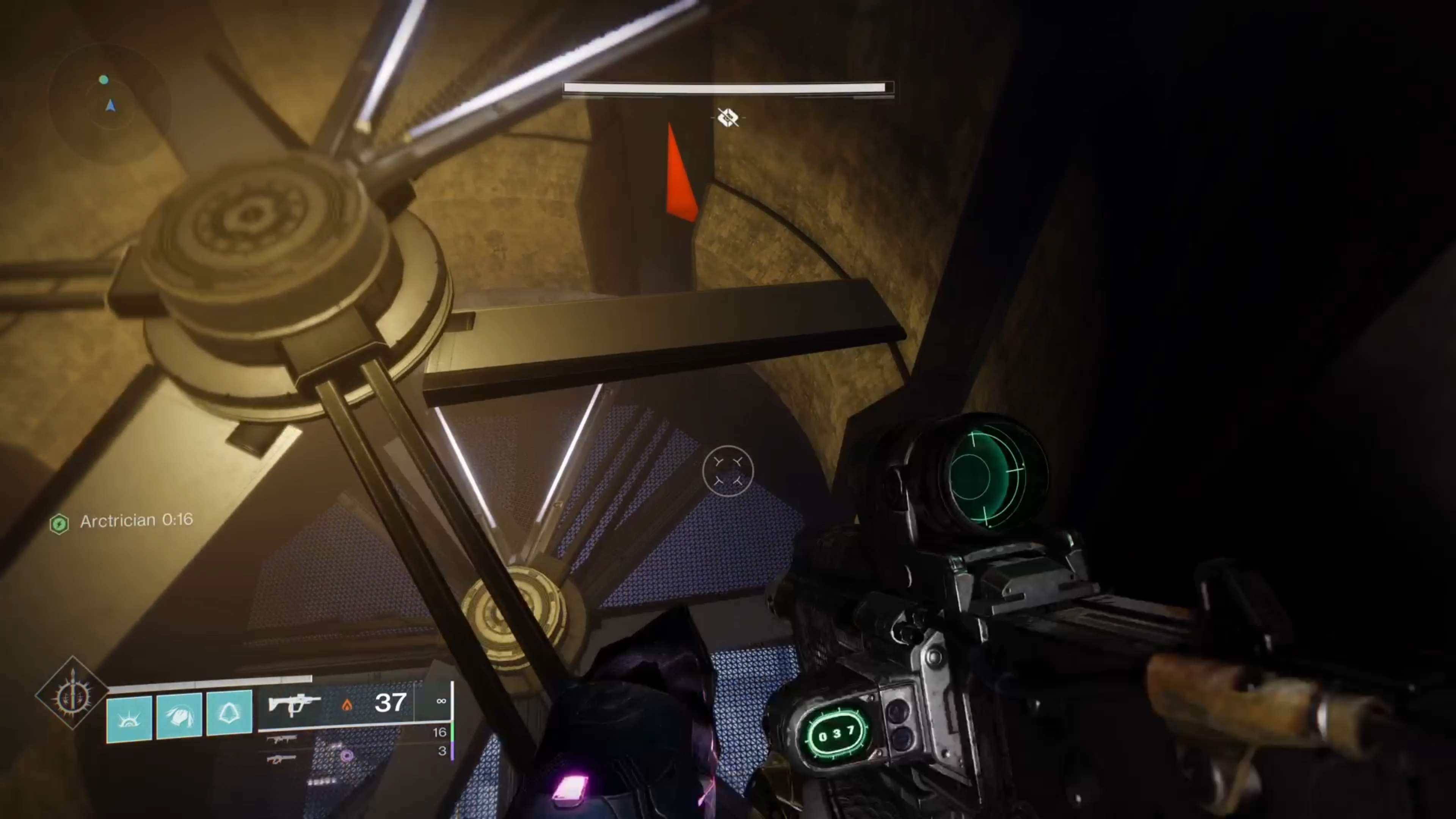
Task: Click the infinity primary ammo symbol
Action: (x=441, y=701)
